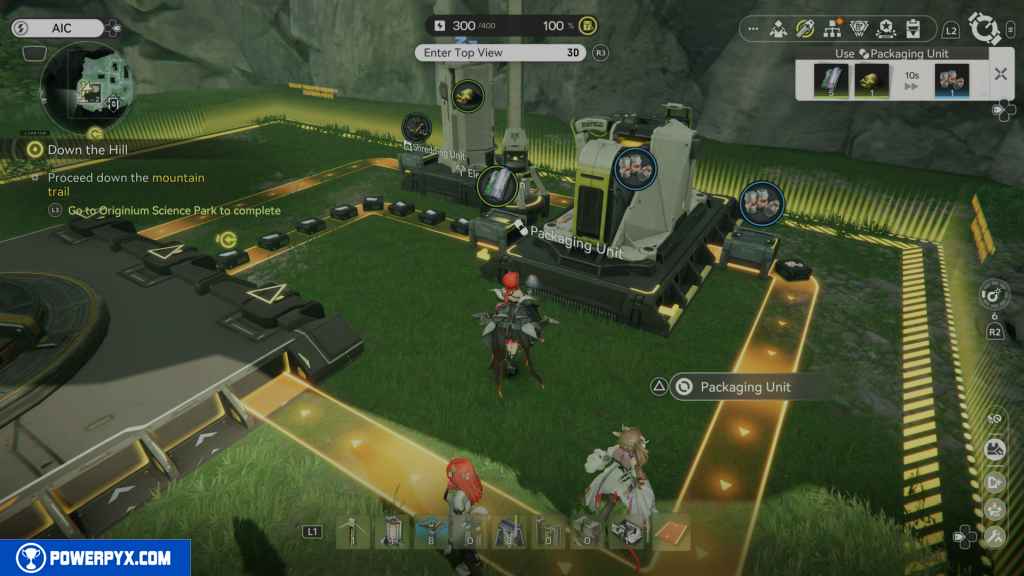This screenshot has height=576, width=1024.
Task: Close the Packaging Unit recipe panel
Action: tap(1000, 73)
